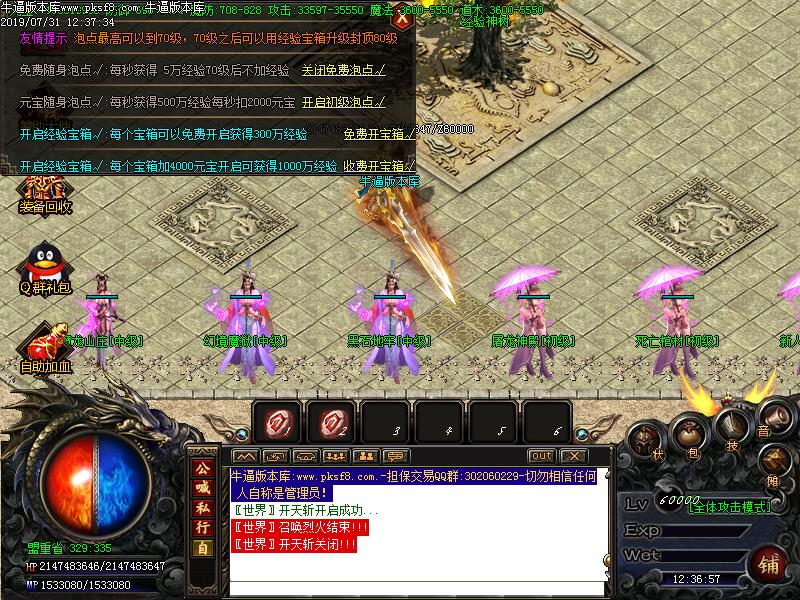Use the item in hotbar slot 1

(x=277, y=423)
